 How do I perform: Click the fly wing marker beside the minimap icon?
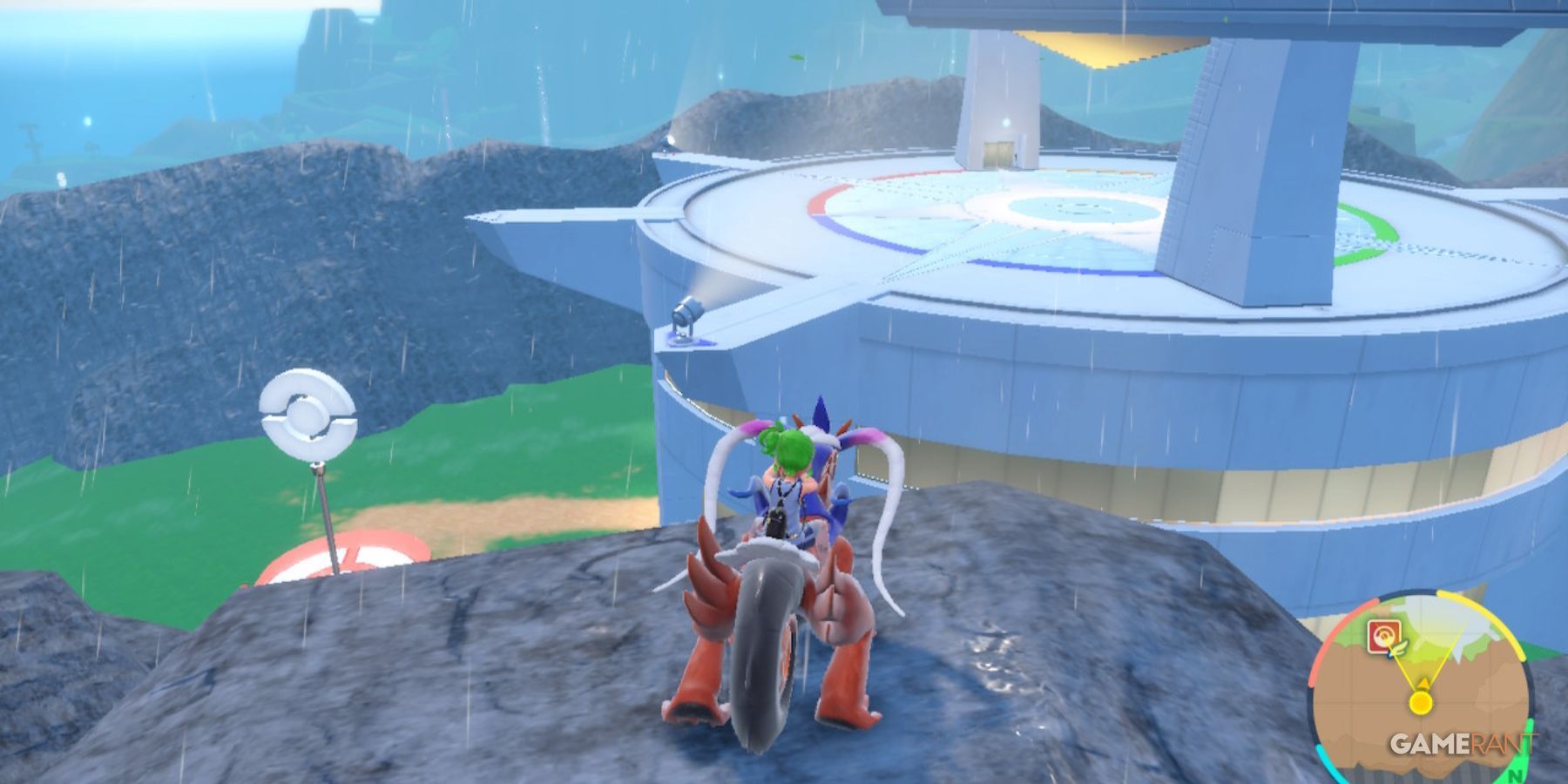pyautogui.click(x=1398, y=647)
